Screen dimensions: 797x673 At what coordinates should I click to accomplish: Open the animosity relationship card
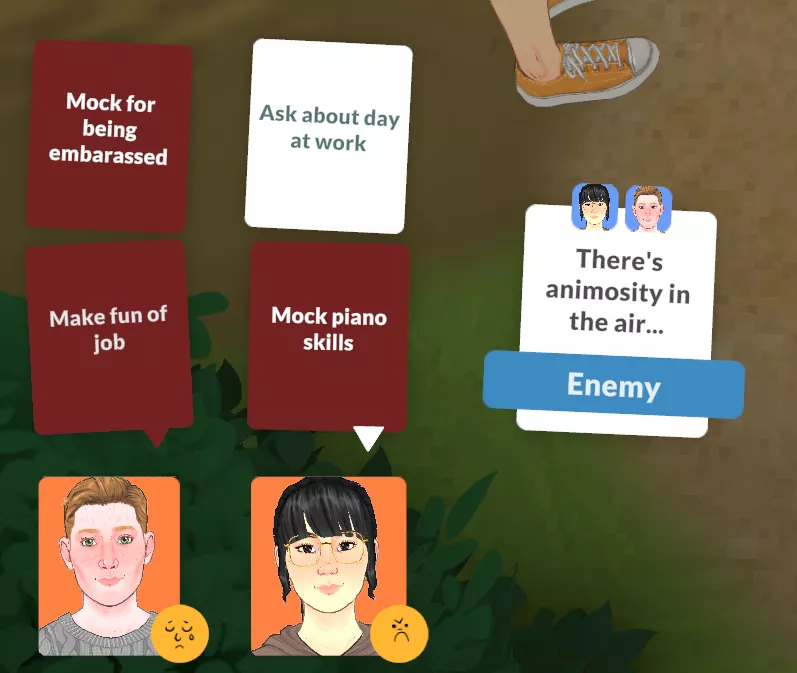tap(617, 290)
